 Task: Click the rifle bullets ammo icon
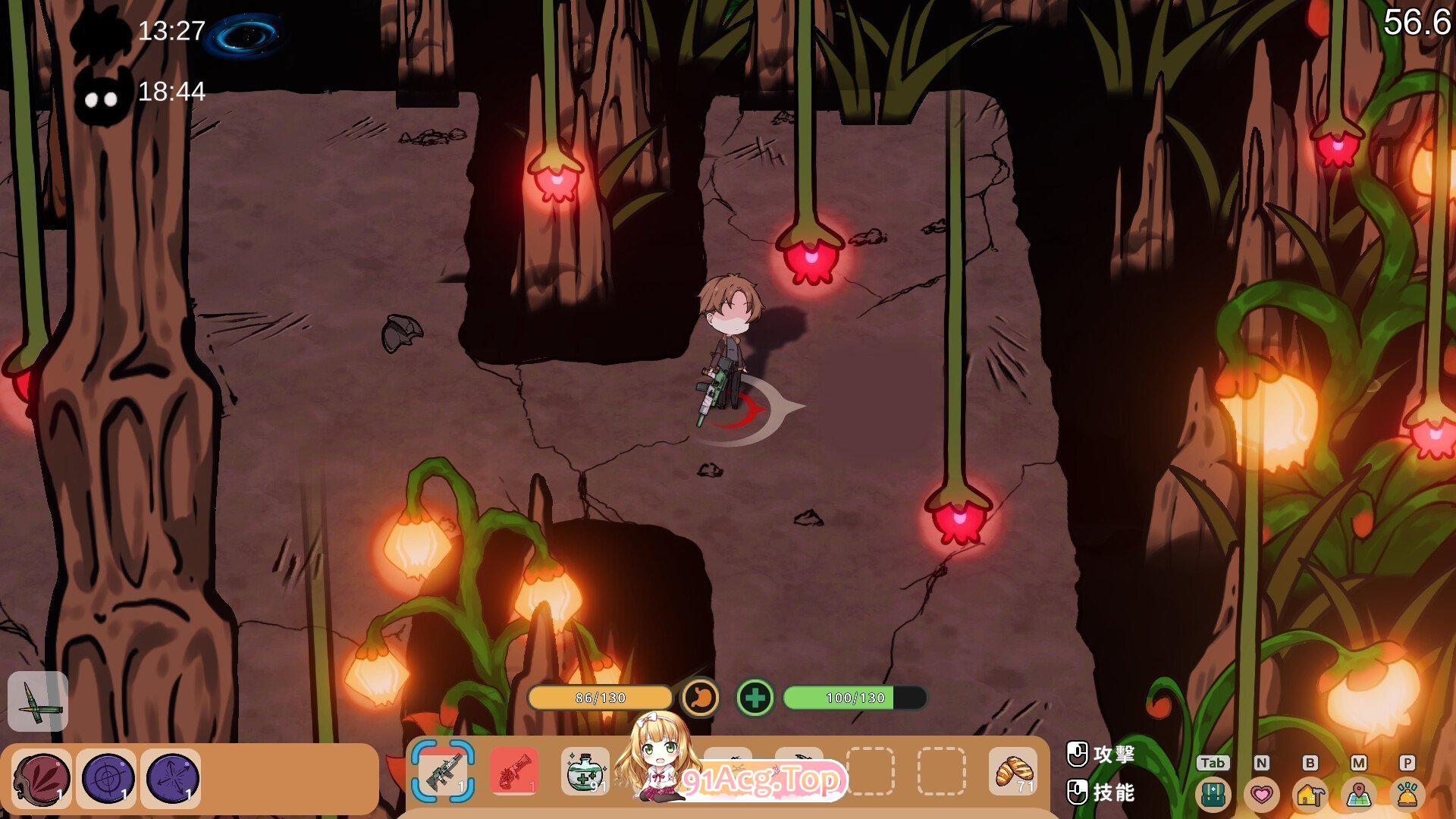pos(38,701)
